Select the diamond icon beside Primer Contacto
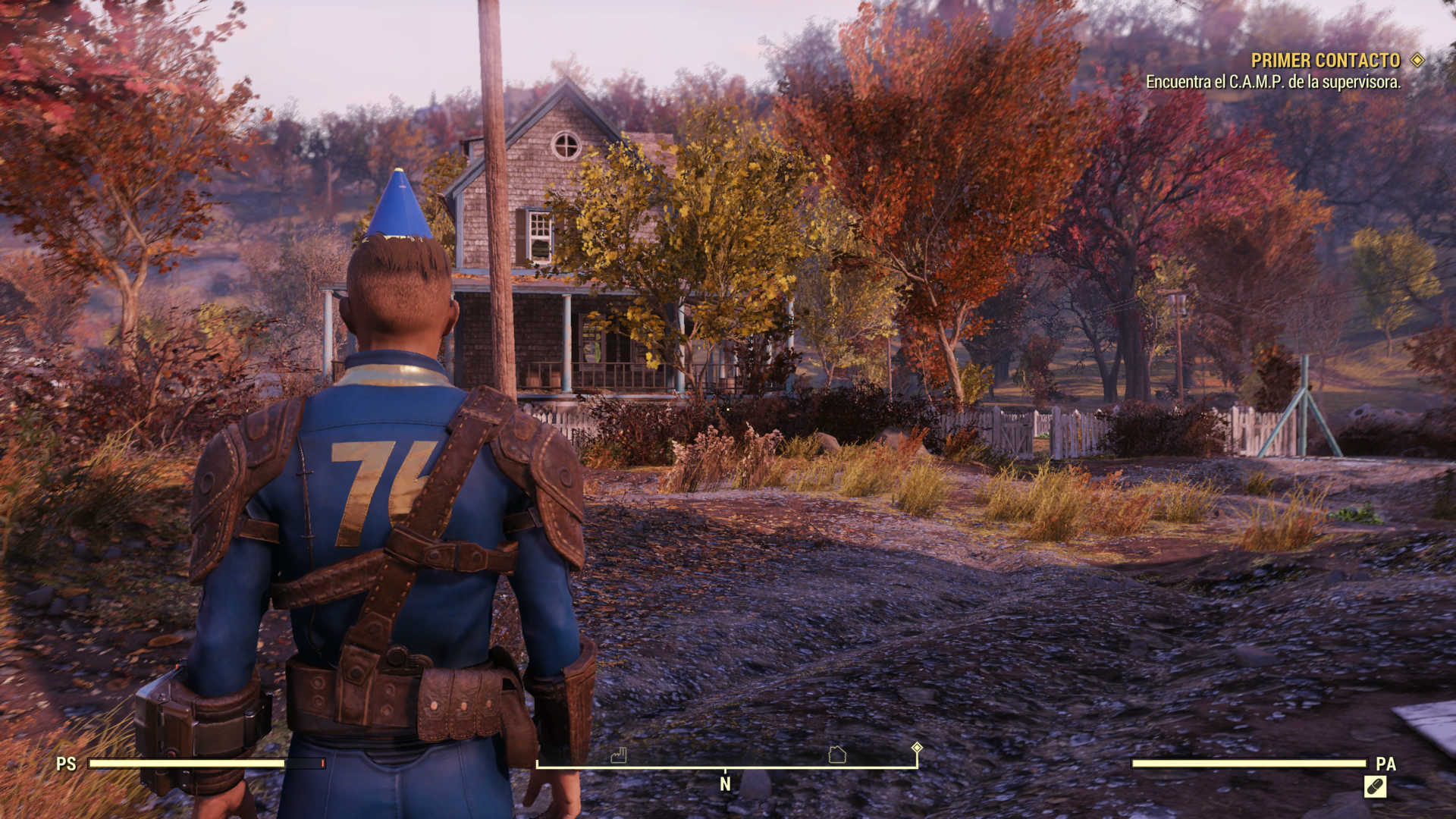 1417,60
